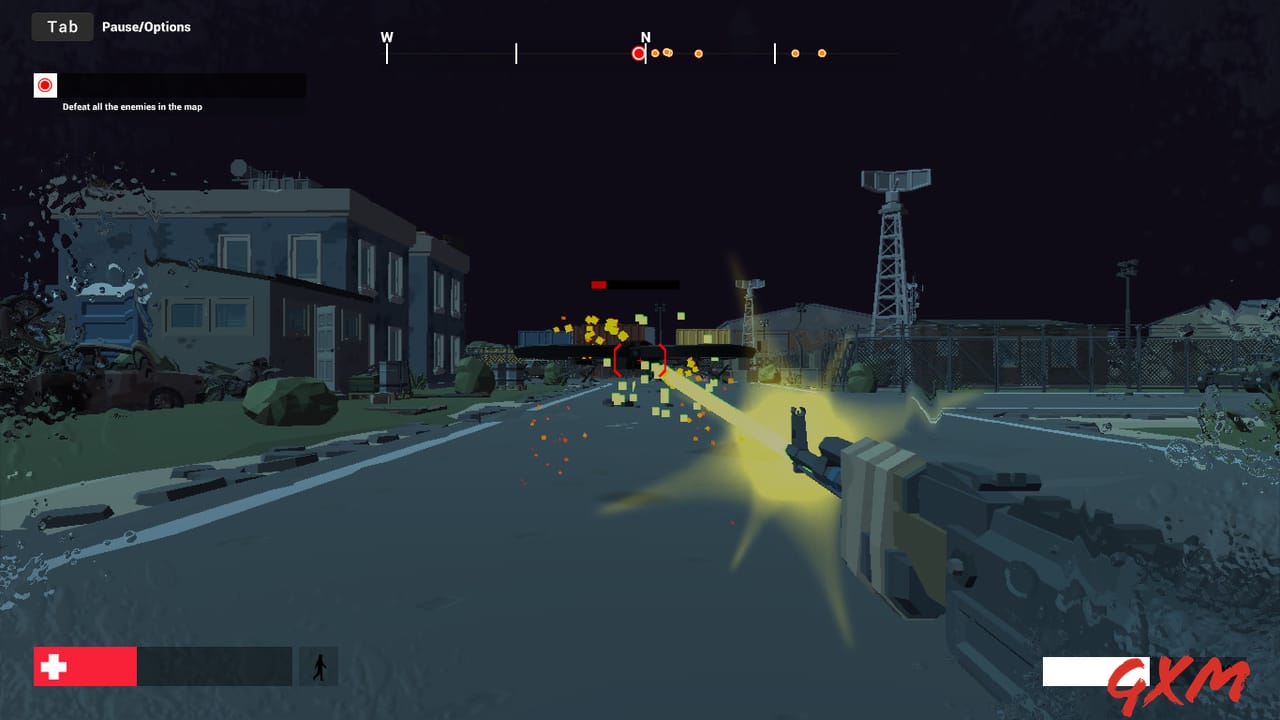The height and width of the screenshot is (720, 1280).
Task: Click the enemy health bar above the vehicle
Action: coord(636,284)
